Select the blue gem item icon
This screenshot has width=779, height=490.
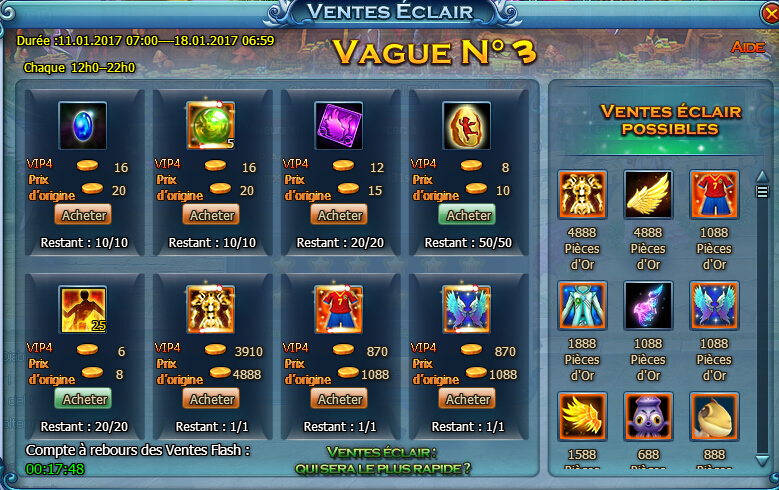(x=83, y=126)
